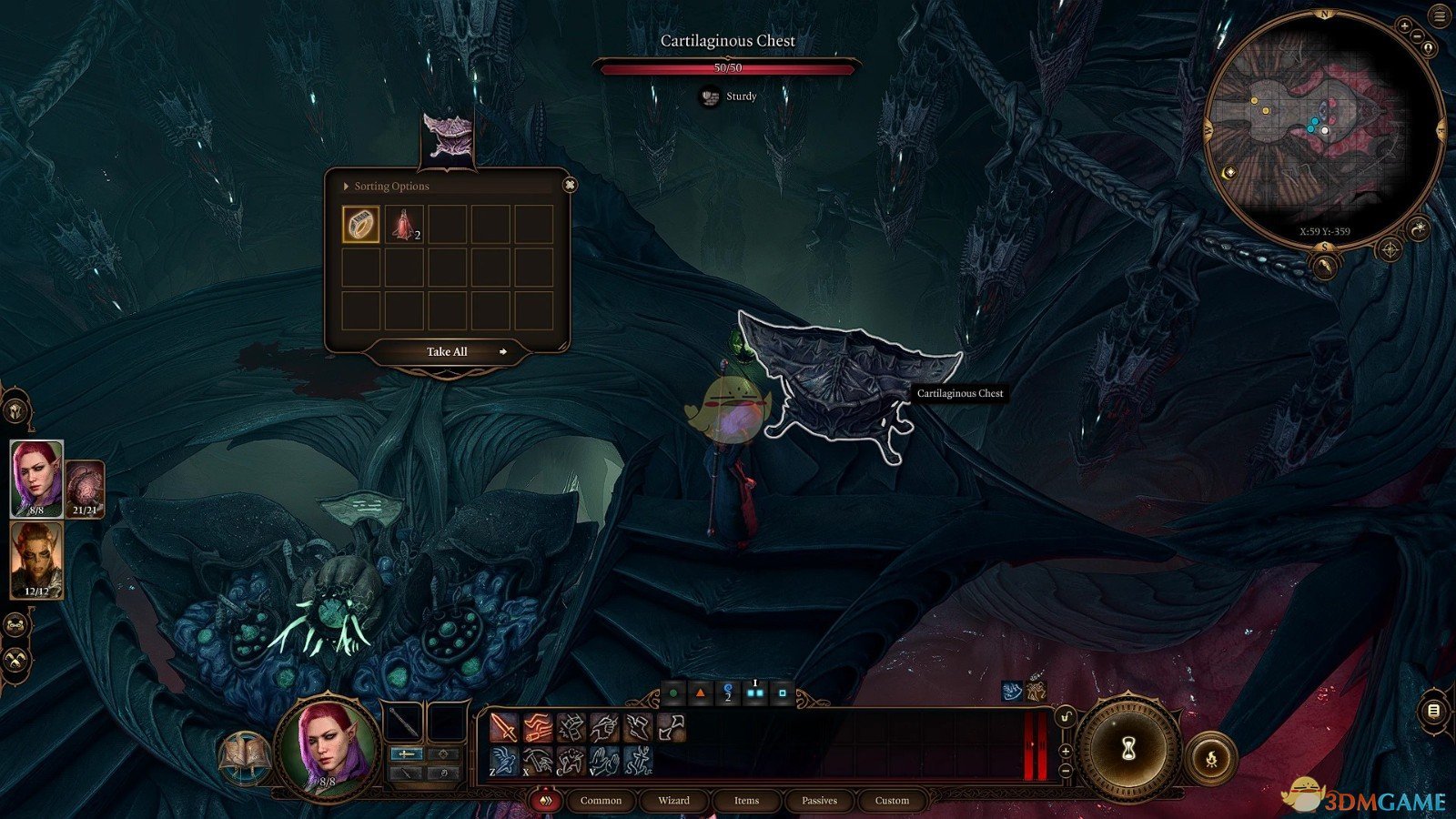This screenshot has width=1456, height=819.
Task: End turn with the hourglass button
Action: 1128,749
